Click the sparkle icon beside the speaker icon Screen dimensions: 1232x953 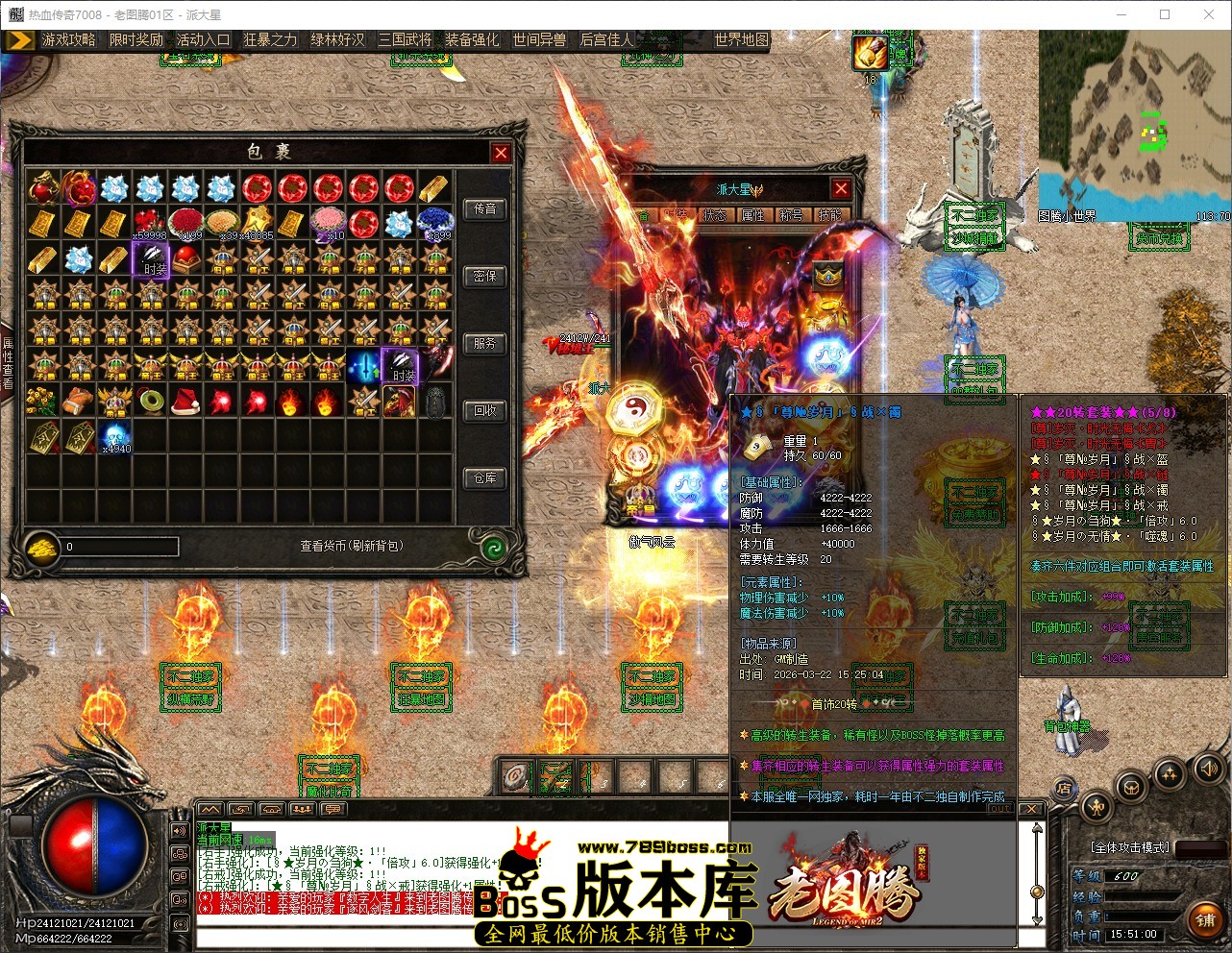click(x=1170, y=772)
